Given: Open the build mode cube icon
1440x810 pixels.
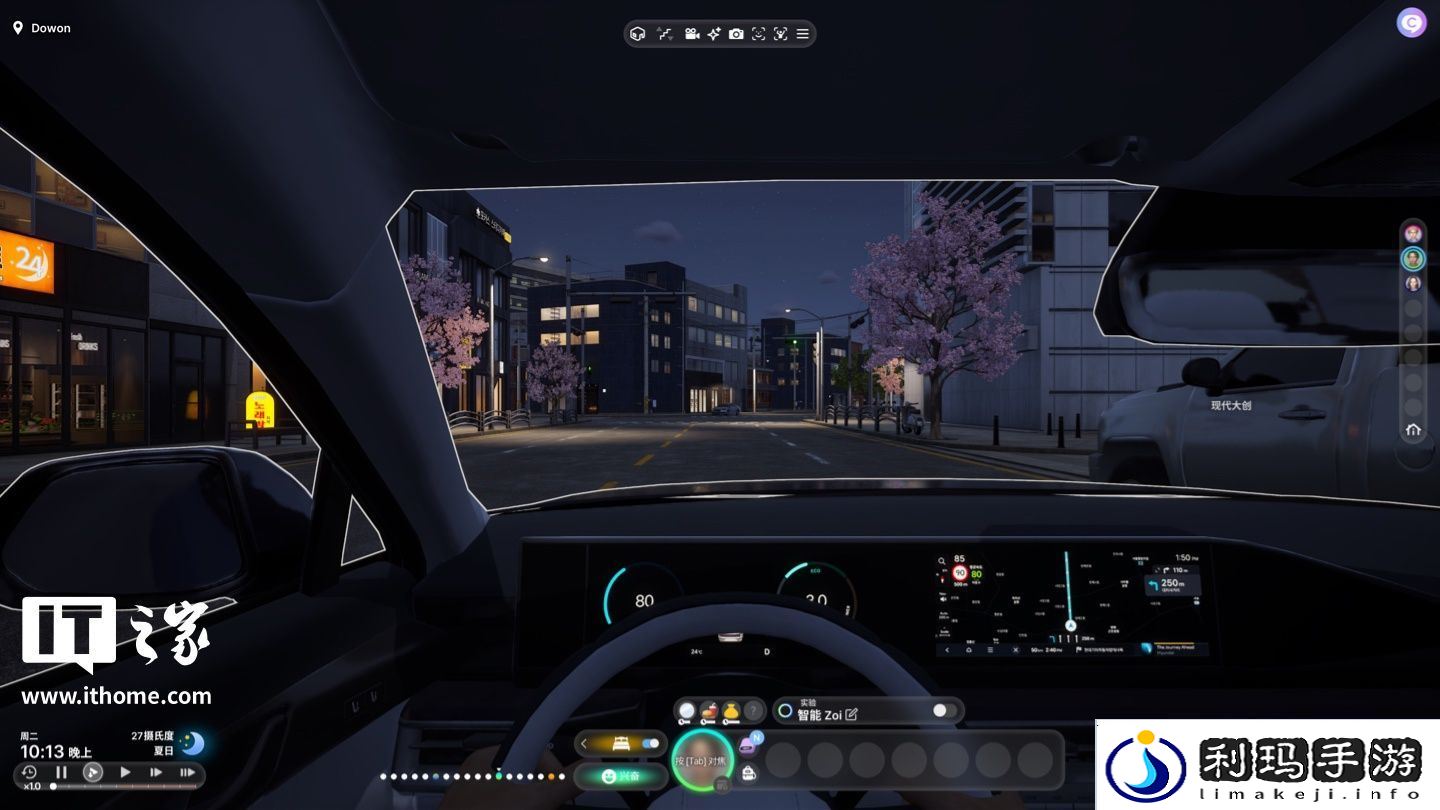Looking at the screenshot, I should pos(637,34).
